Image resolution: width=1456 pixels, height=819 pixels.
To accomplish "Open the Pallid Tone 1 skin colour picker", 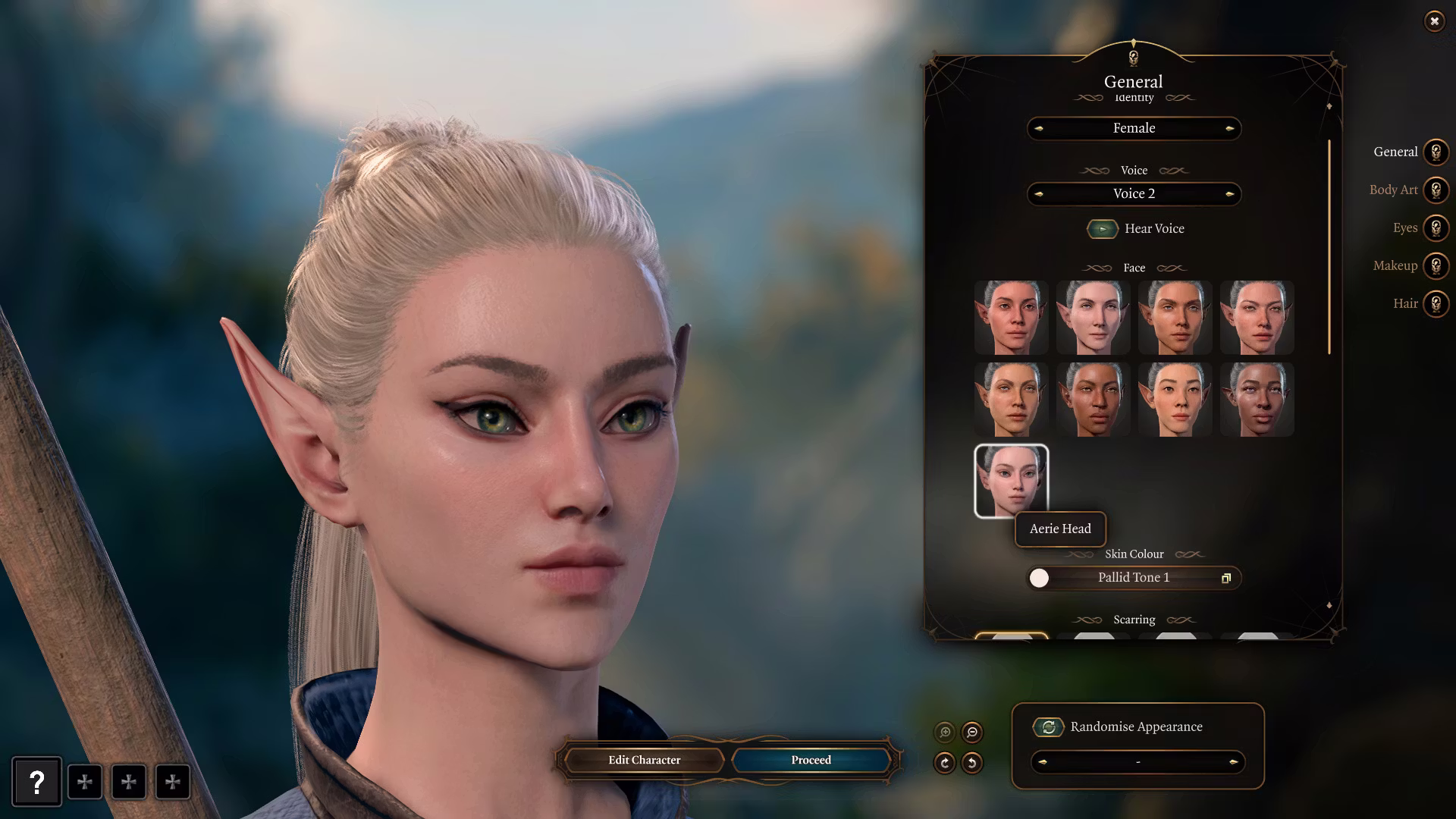I will 1225,578.
